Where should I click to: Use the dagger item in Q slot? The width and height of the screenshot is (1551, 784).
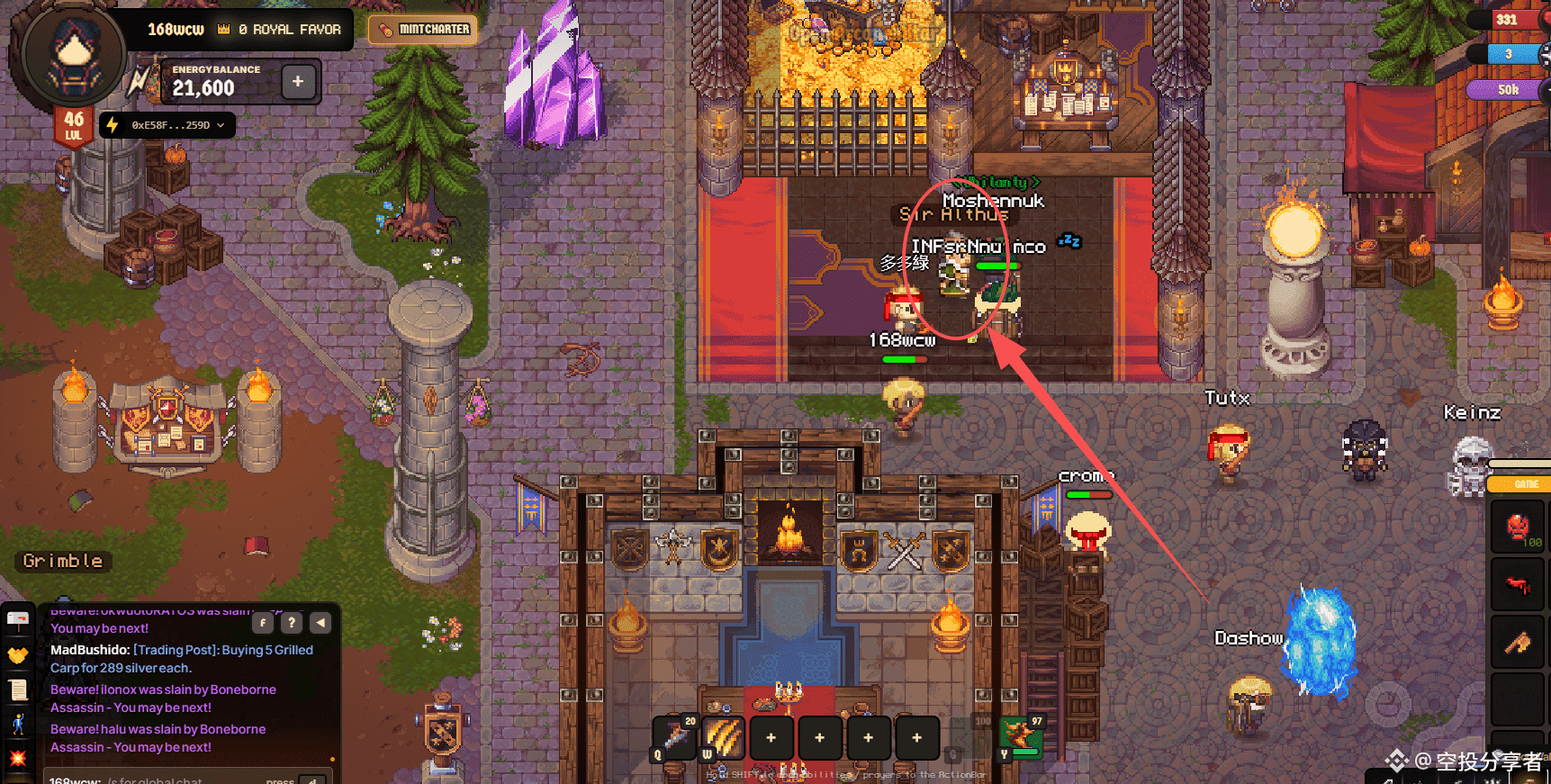click(x=675, y=737)
